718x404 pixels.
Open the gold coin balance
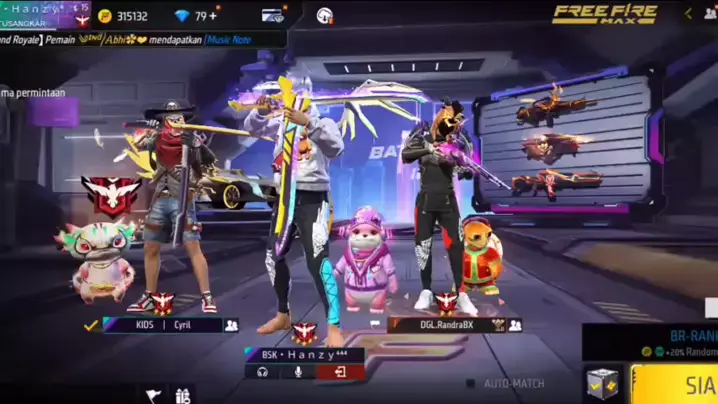123,16
